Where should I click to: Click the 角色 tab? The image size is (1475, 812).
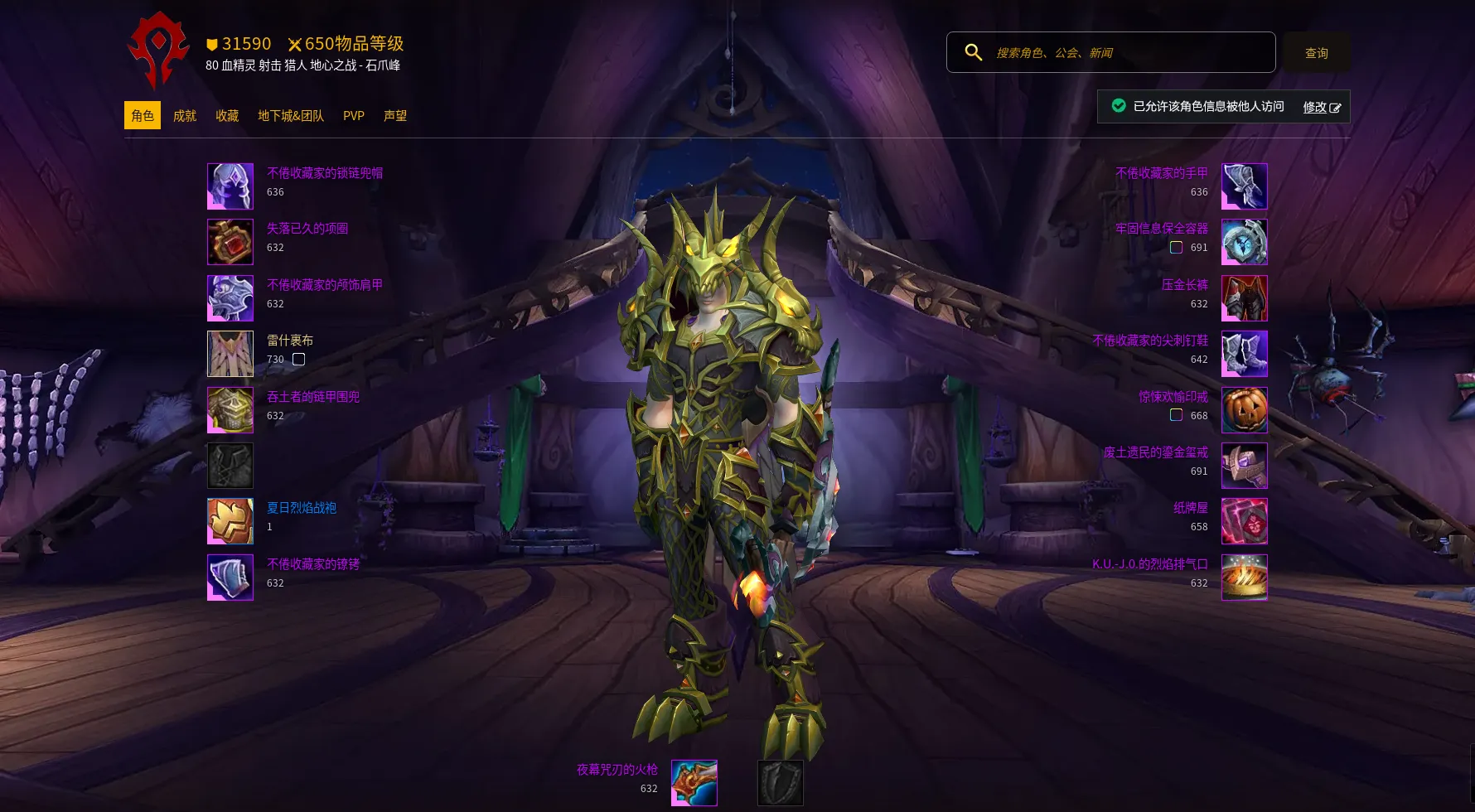coord(143,116)
